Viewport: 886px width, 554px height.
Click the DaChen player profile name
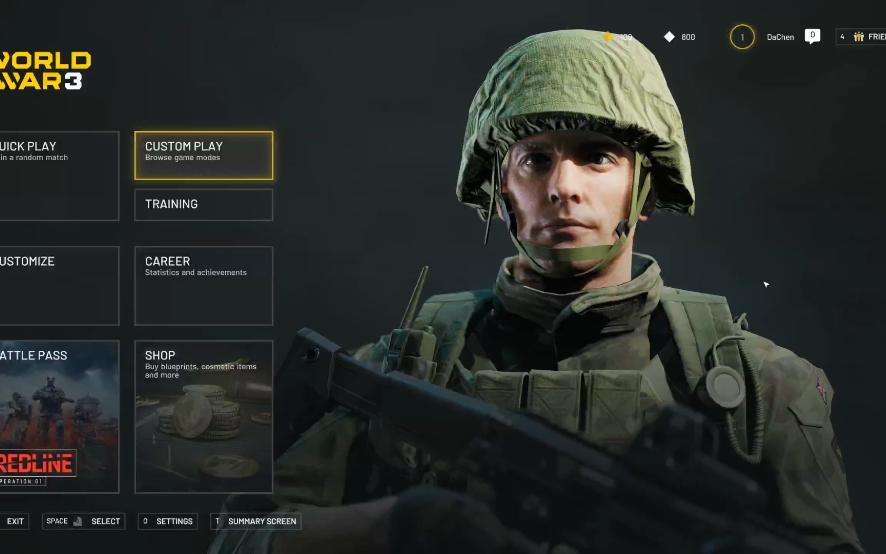tap(780, 37)
